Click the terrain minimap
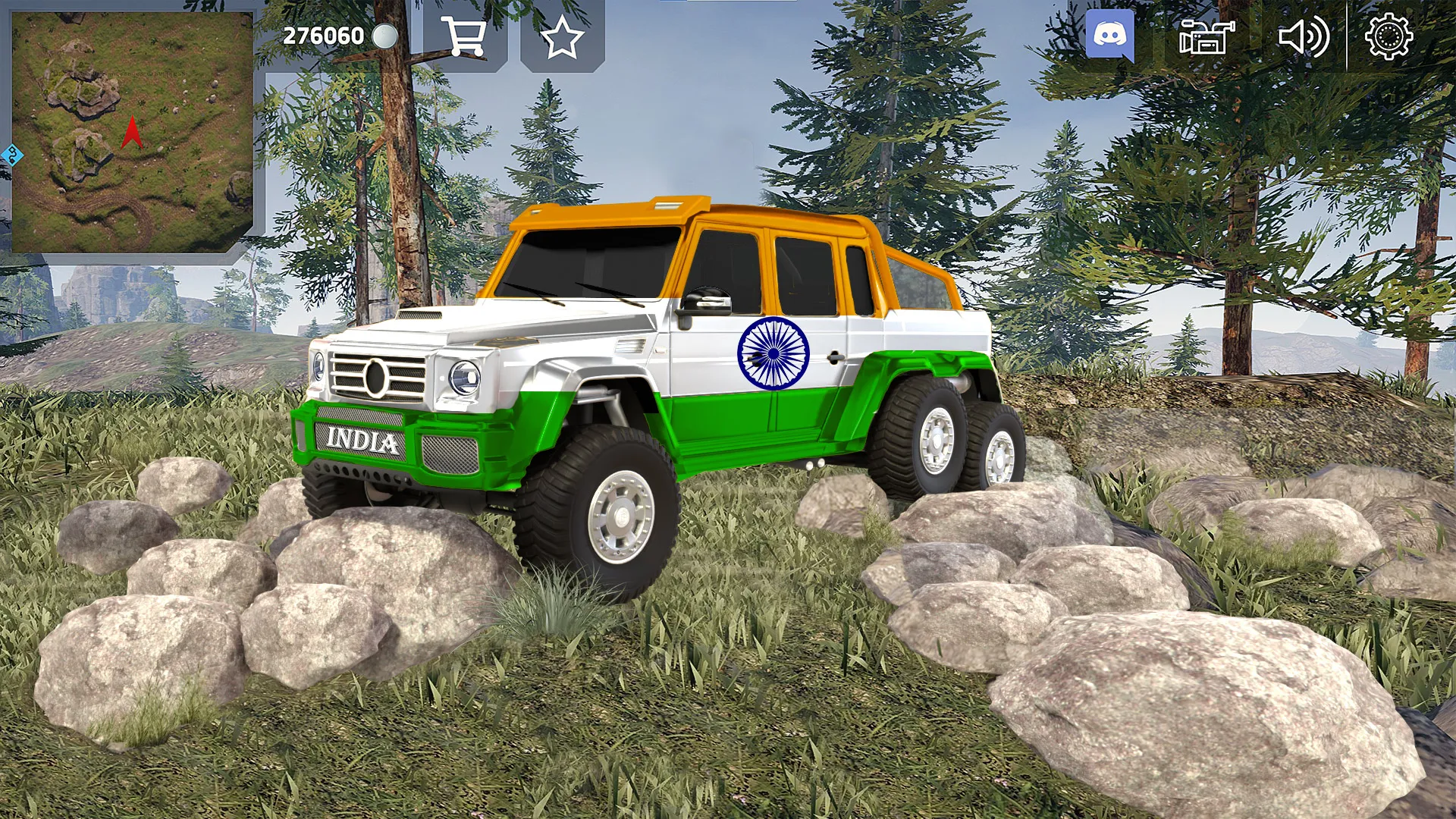 coord(133,132)
